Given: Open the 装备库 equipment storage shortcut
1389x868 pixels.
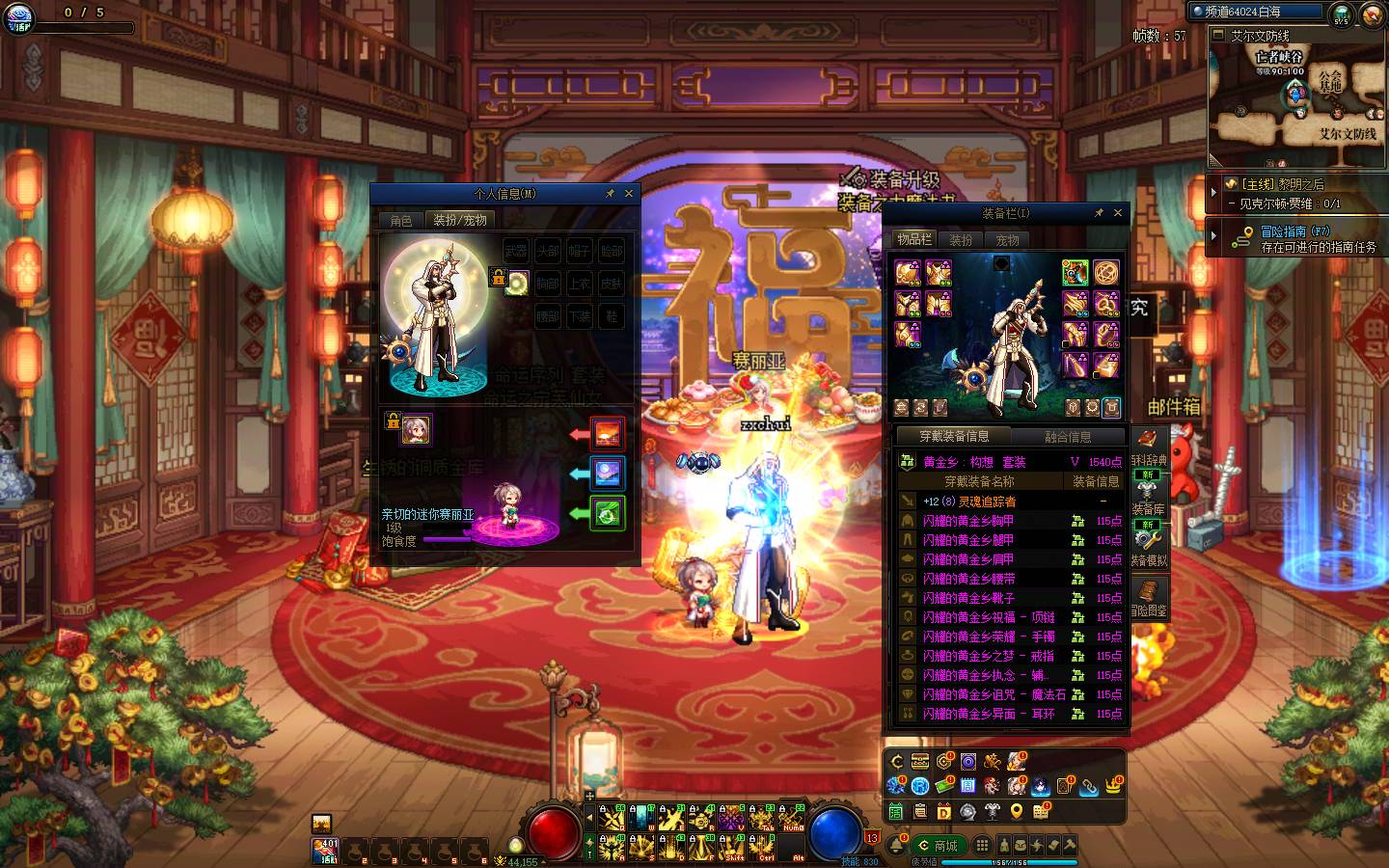Looking at the screenshot, I should (1148, 497).
